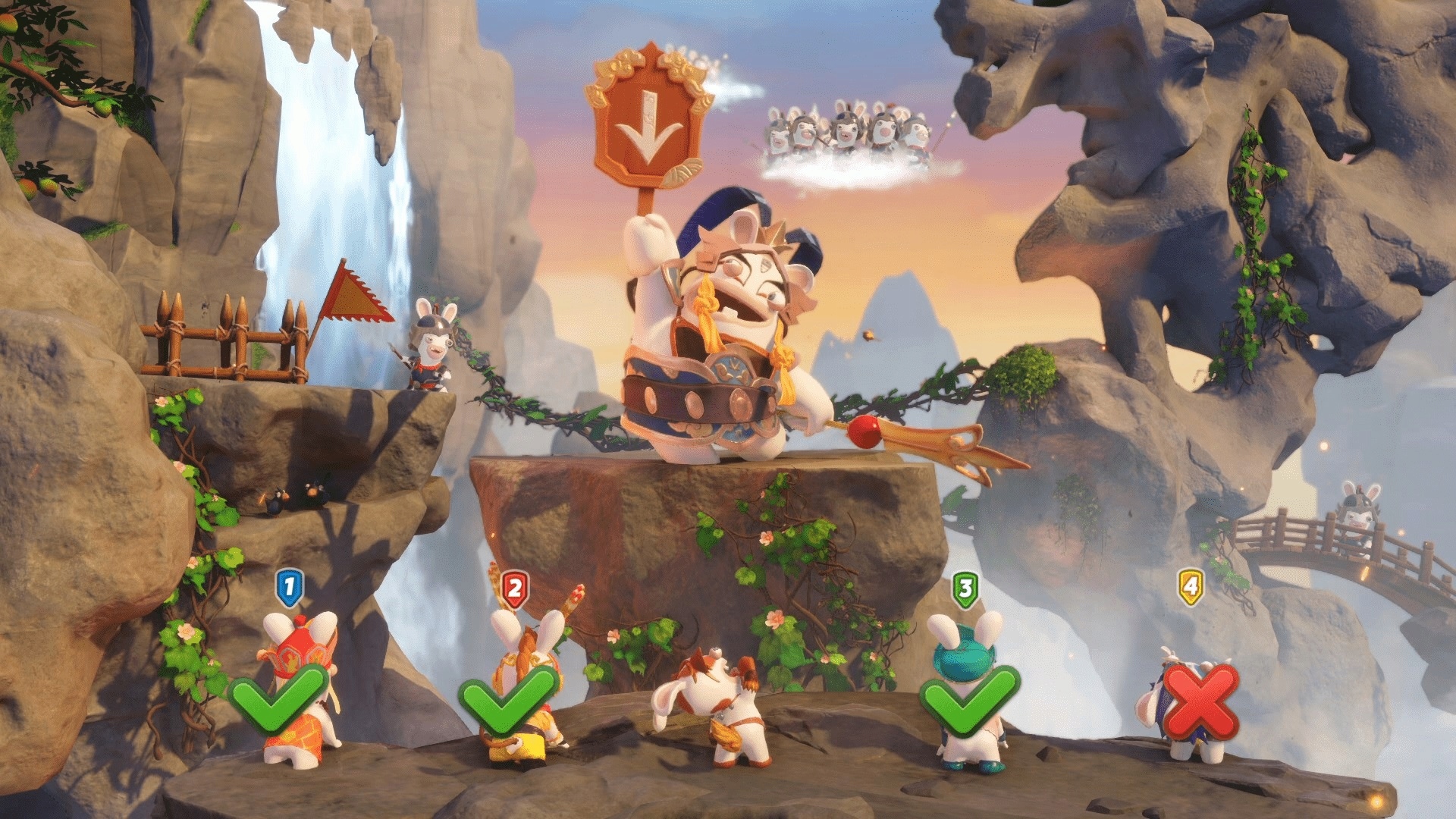Click the blue player 1 badge
Screen dimensions: 1456x819
click(x=289, y=588)
